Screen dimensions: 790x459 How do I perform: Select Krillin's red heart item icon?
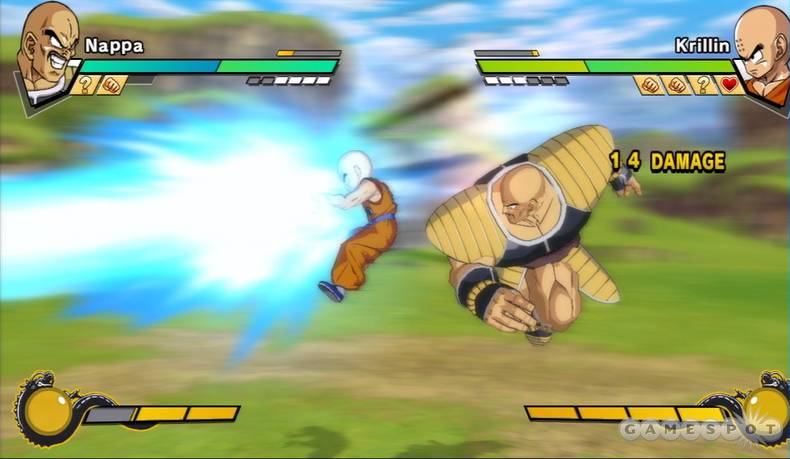pyautogui.click(x=729, y=85)
